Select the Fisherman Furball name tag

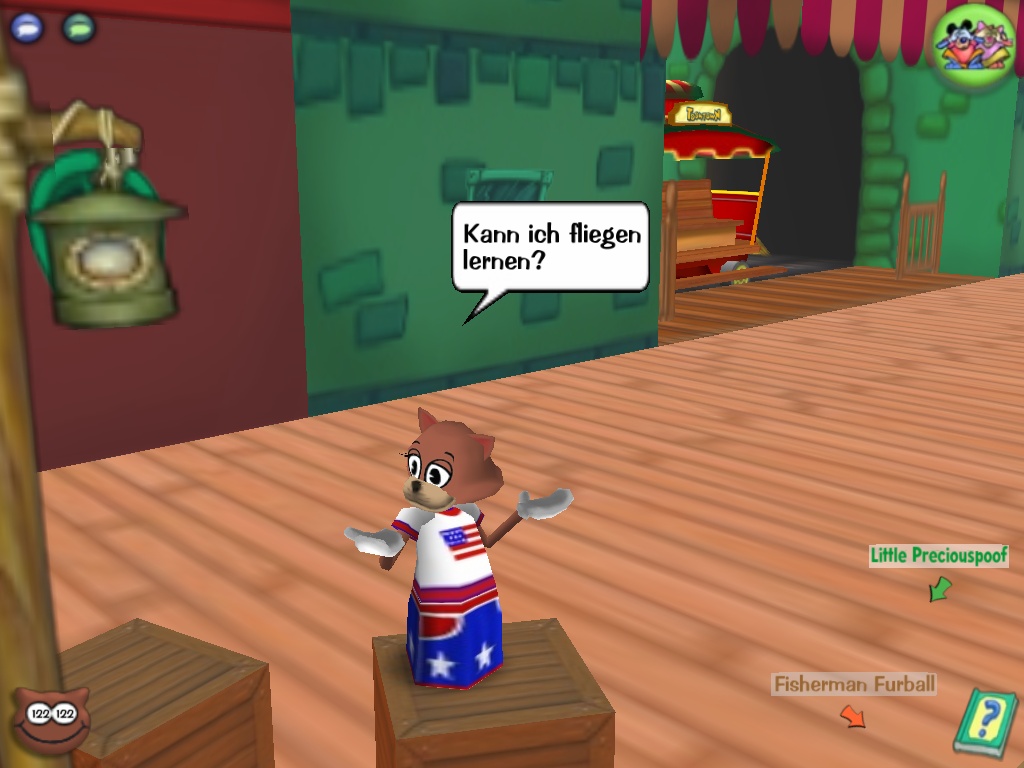(854, 685)
